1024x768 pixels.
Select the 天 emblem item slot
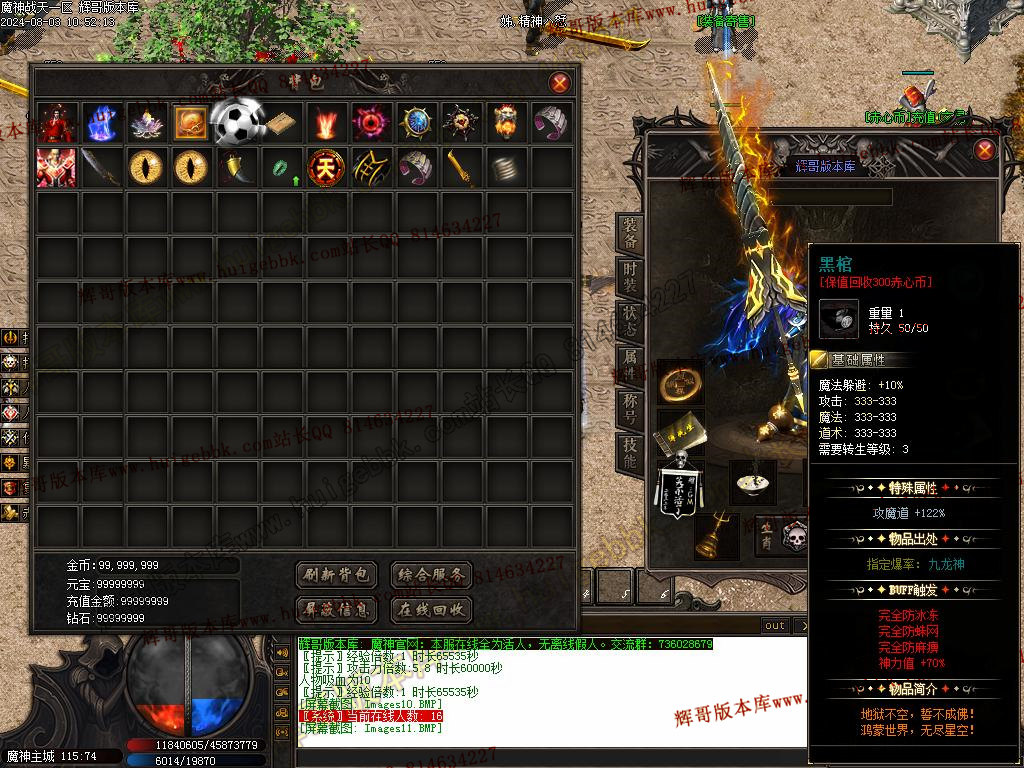324,167
